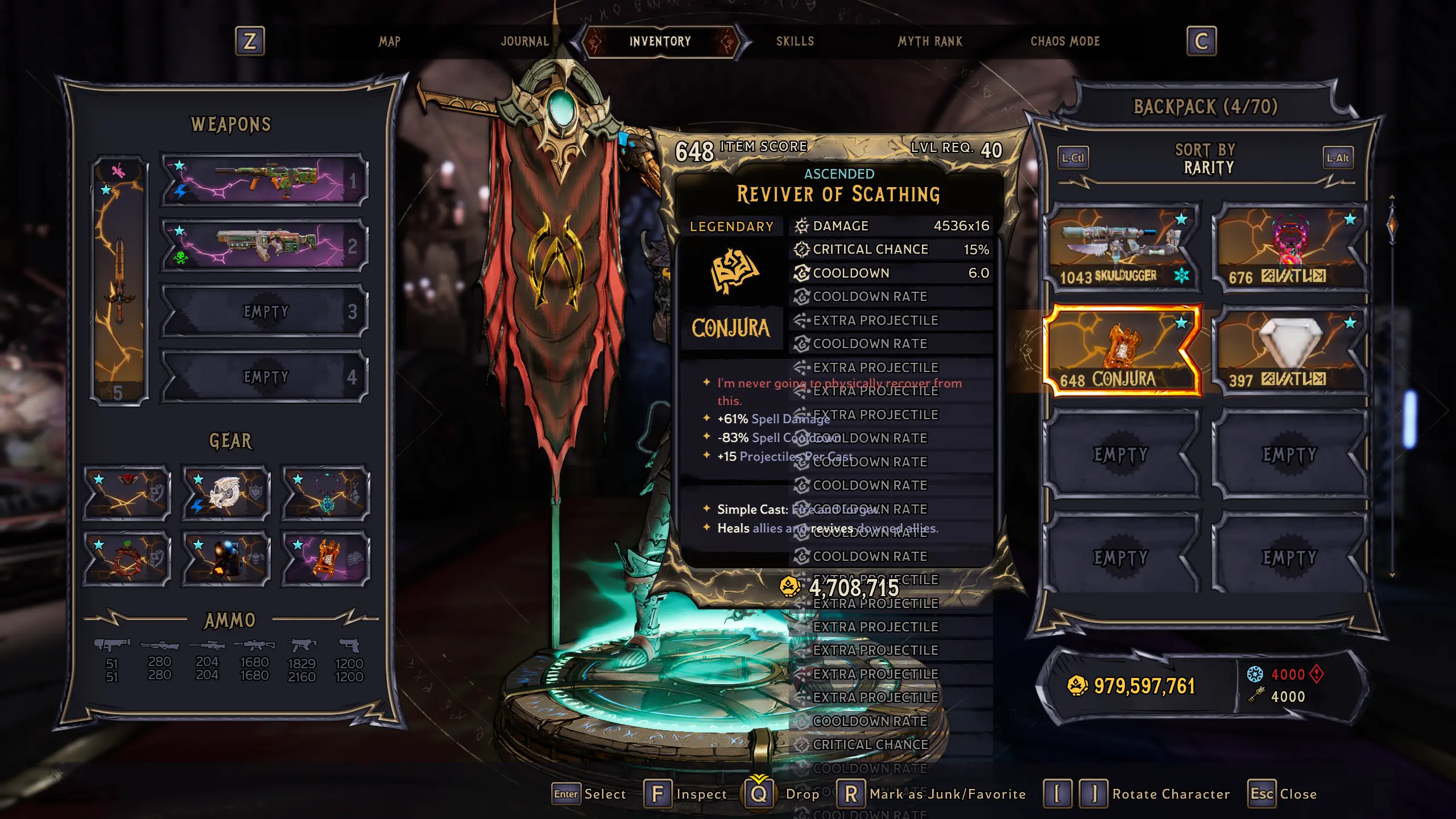Click the Inspect action label
This screenshot has width=1456, height=819.
pos(701,794)
